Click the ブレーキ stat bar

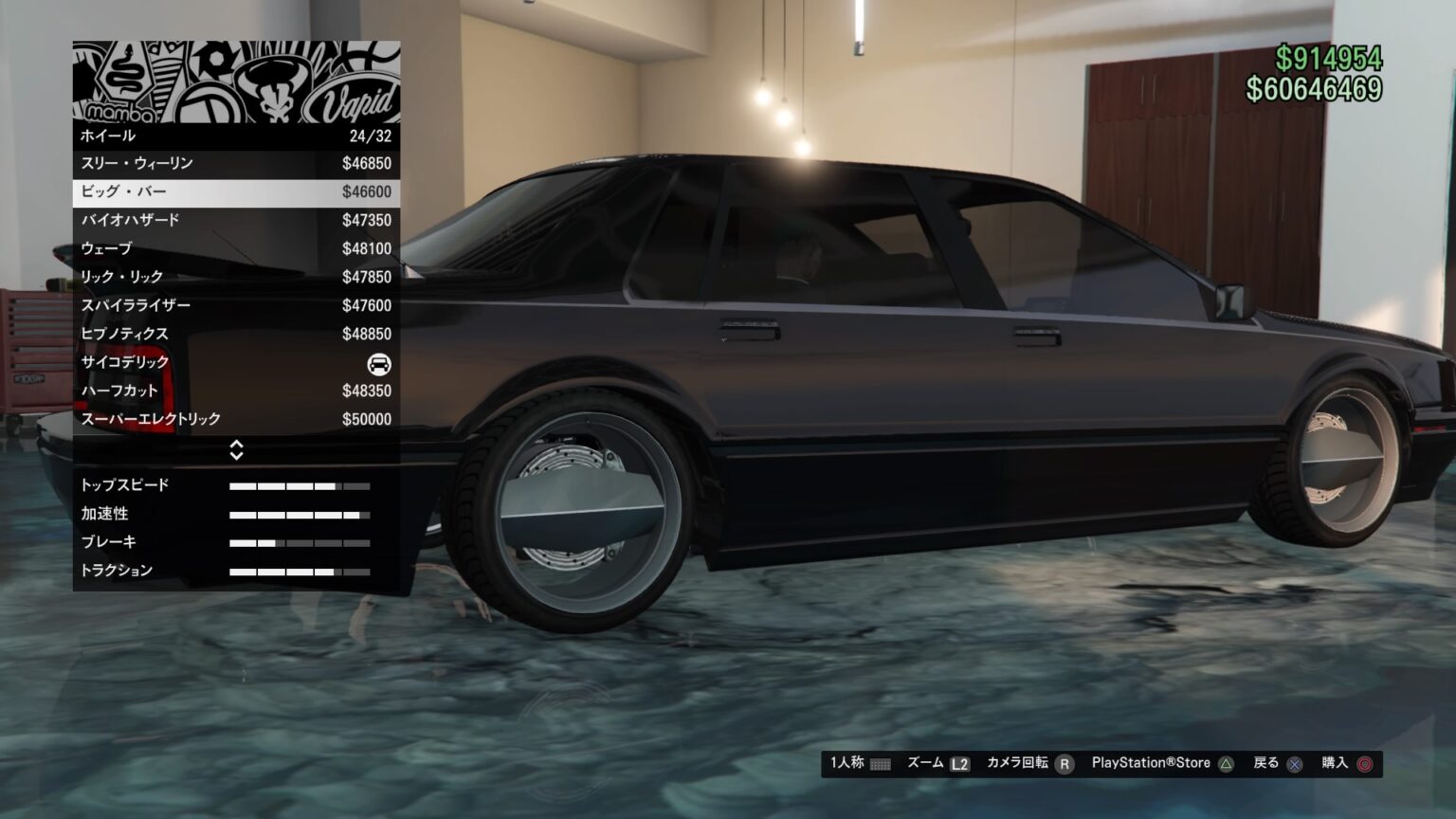click(x=299, y=542)
